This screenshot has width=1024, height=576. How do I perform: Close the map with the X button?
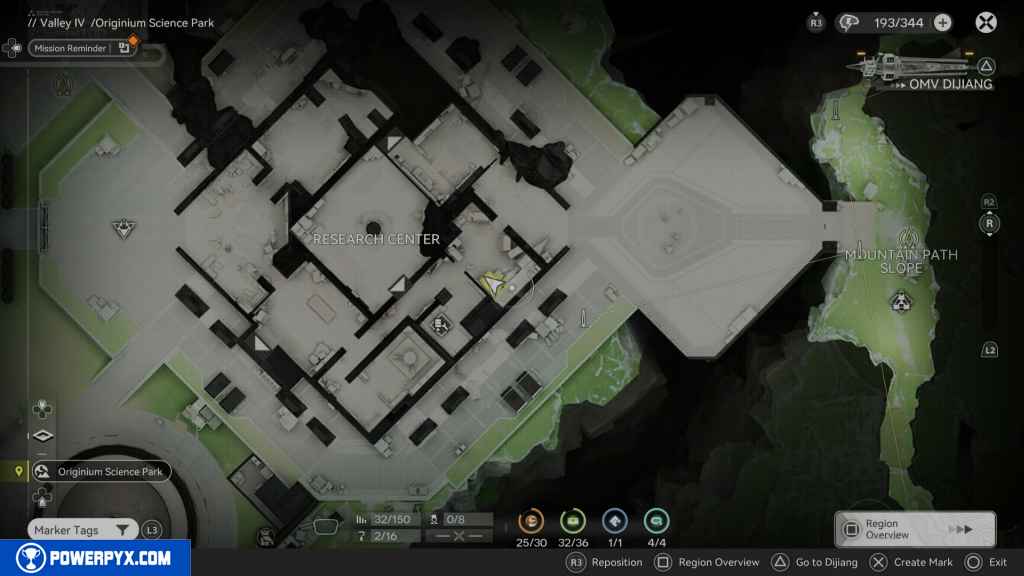pos(986,22)
